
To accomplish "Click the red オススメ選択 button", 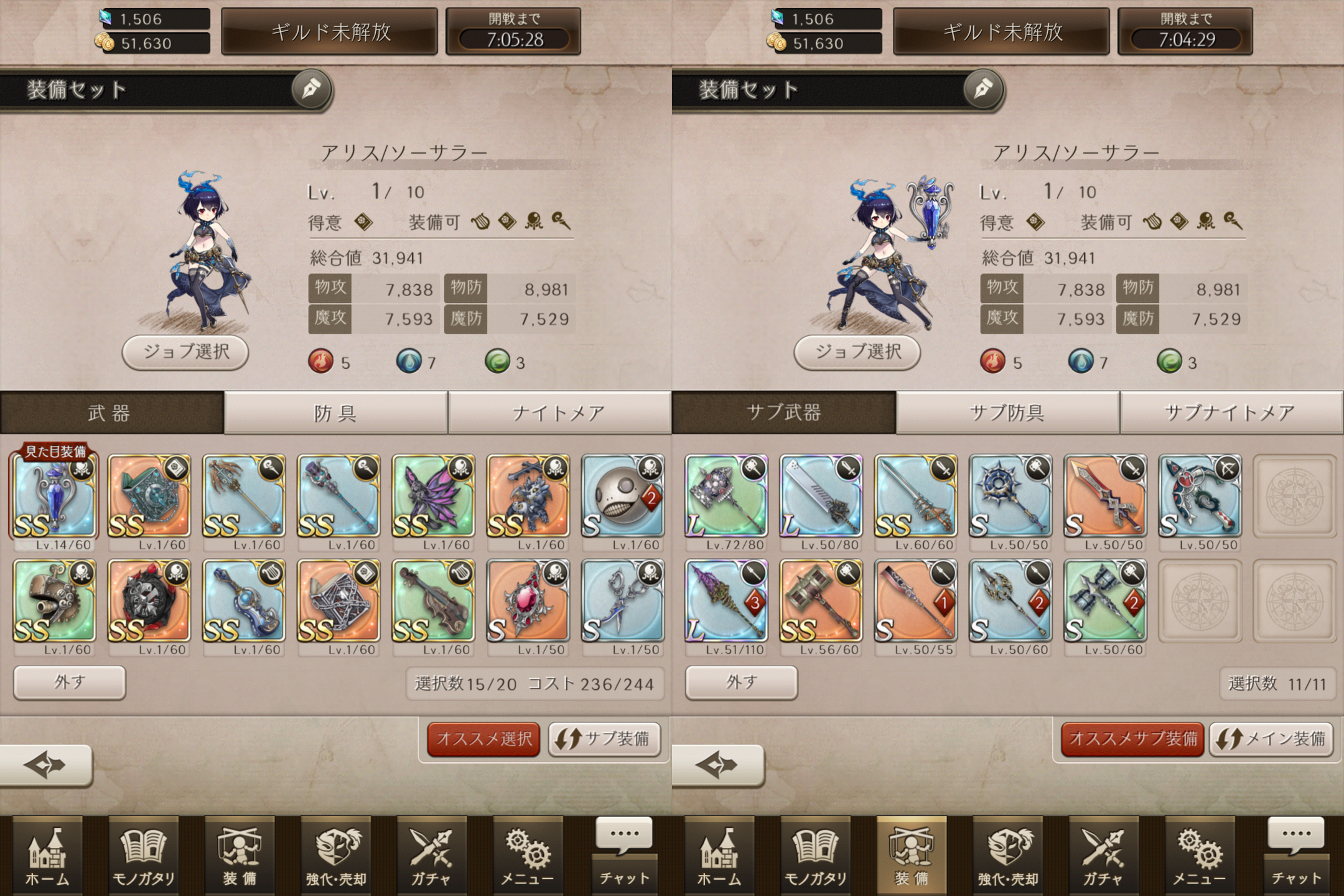I will click(x=484, y=739).
